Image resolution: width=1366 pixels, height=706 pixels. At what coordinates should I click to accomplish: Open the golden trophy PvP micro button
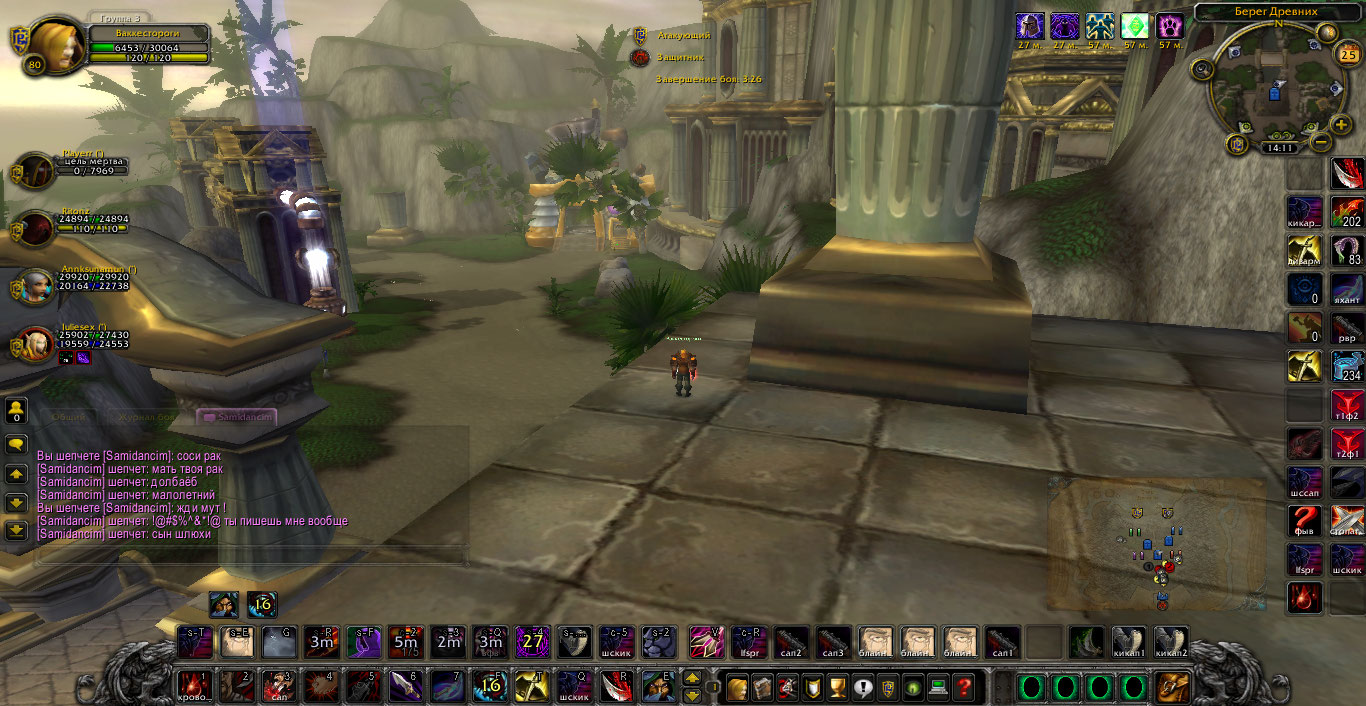pos(838,688)
